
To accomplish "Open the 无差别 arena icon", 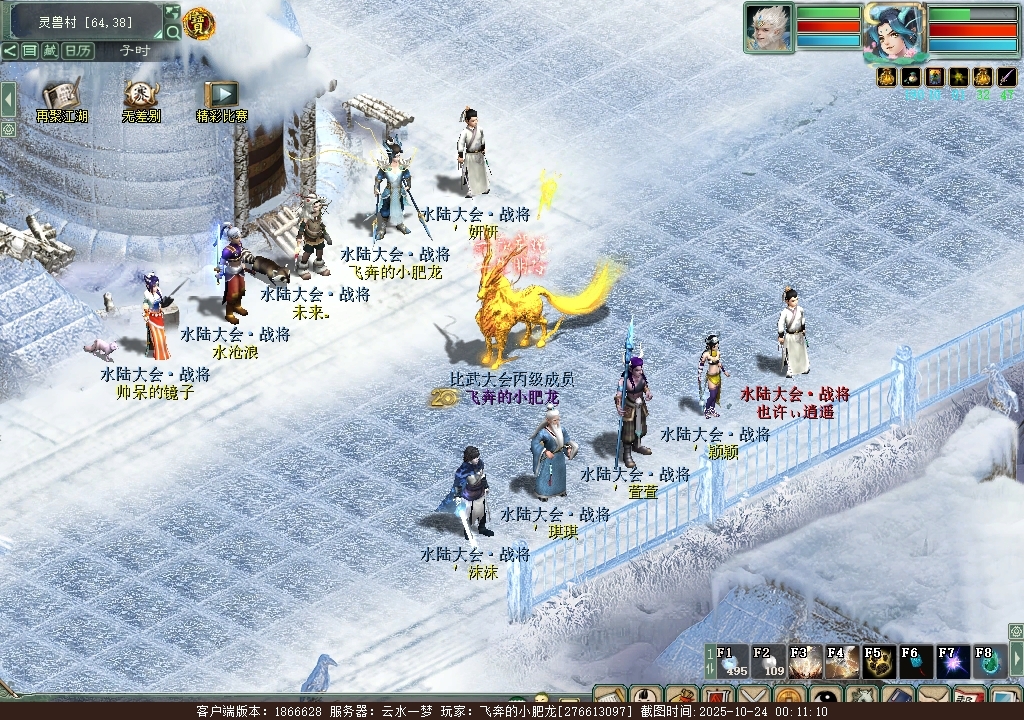I will [x=141, y=96].
